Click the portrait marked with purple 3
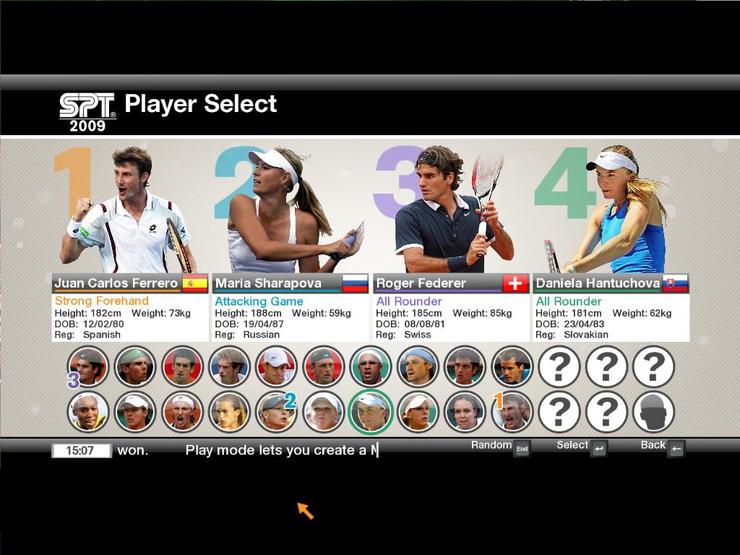740x555 pixels. pos(87,367)
